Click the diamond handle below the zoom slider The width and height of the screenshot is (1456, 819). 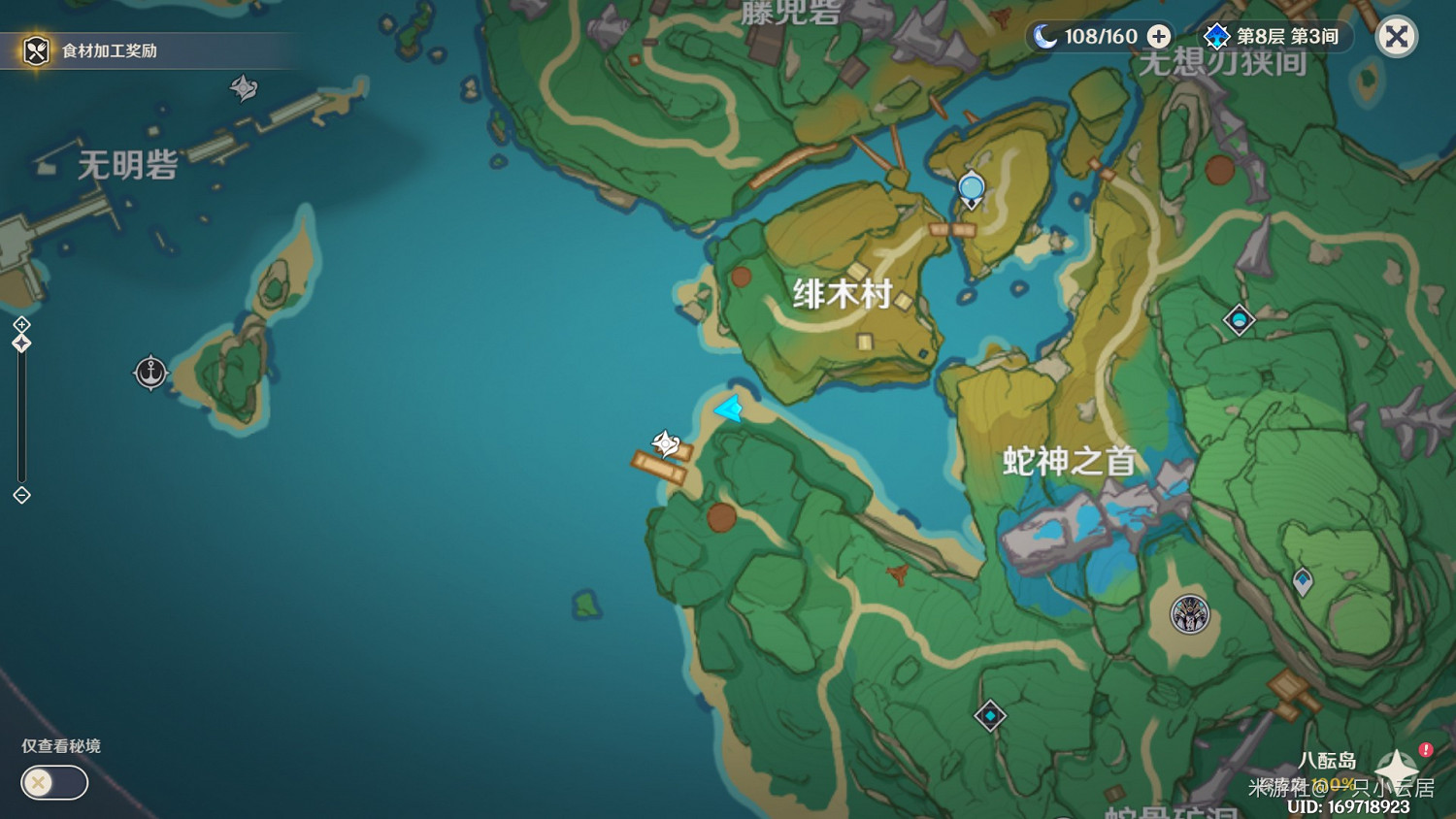click(x=19, y=496)
